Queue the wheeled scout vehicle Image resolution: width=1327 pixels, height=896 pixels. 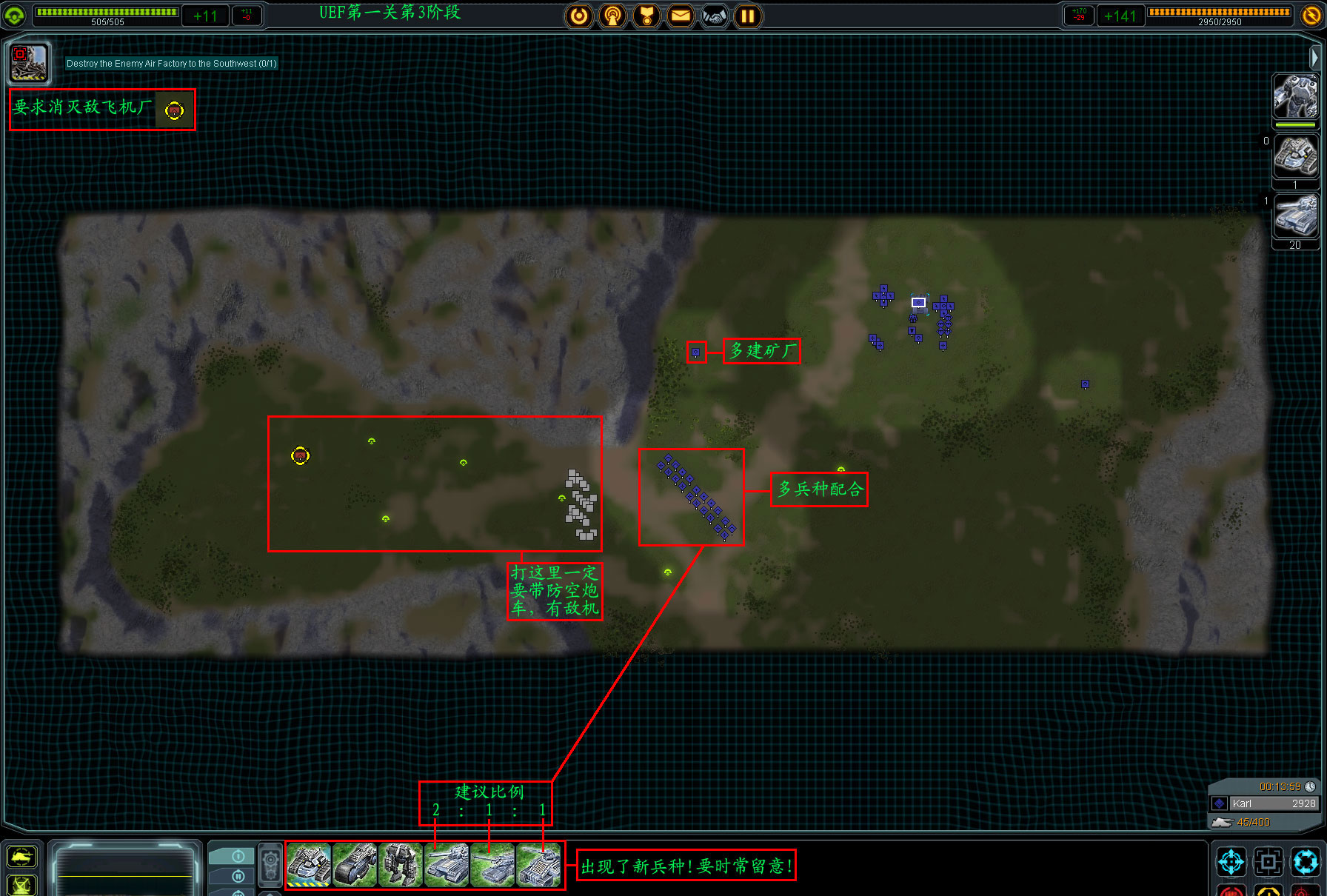click(x=355, y=865)
